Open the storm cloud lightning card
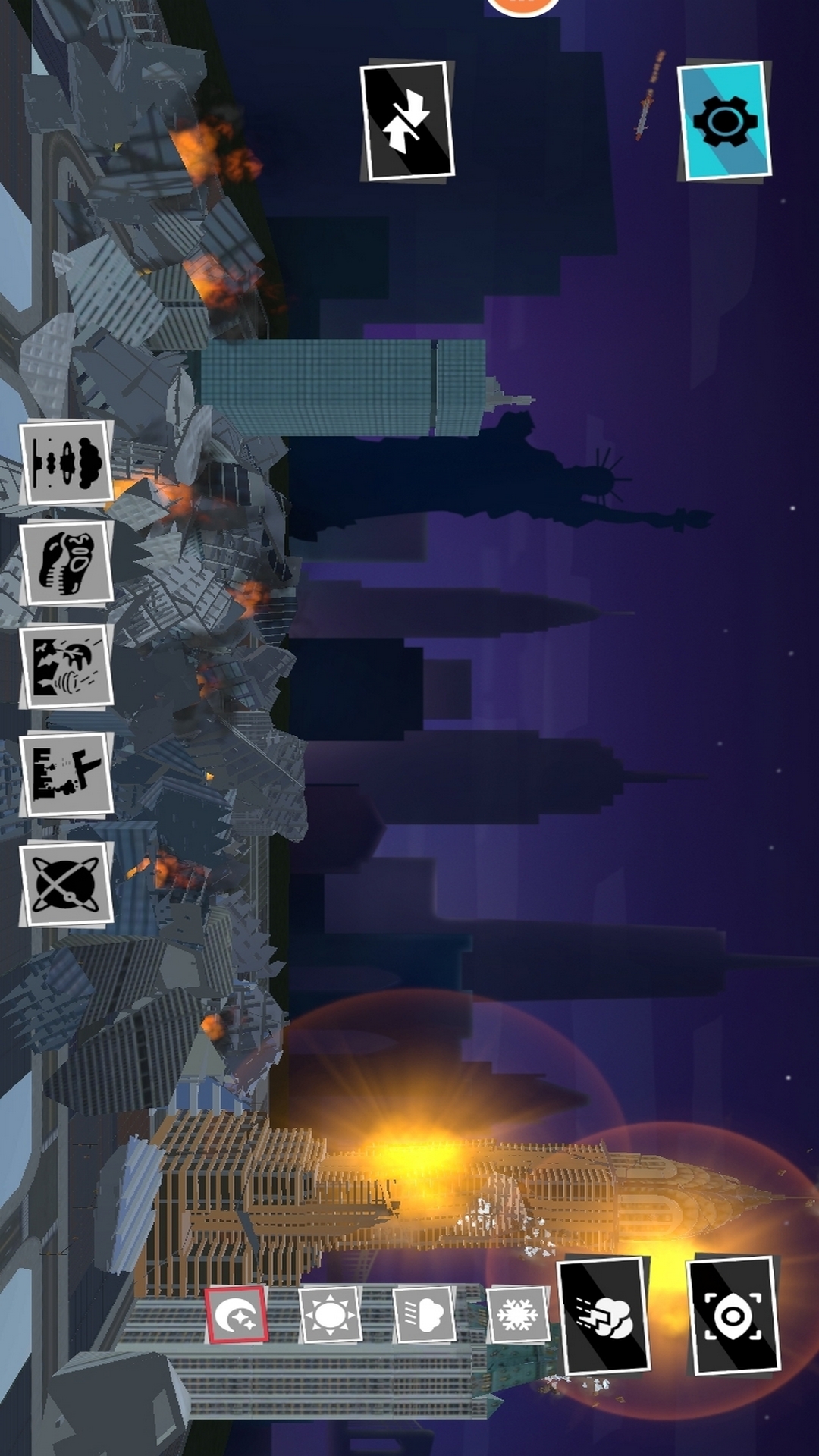Viewport: 819px width, 1456px height. tap(604, 1316)
